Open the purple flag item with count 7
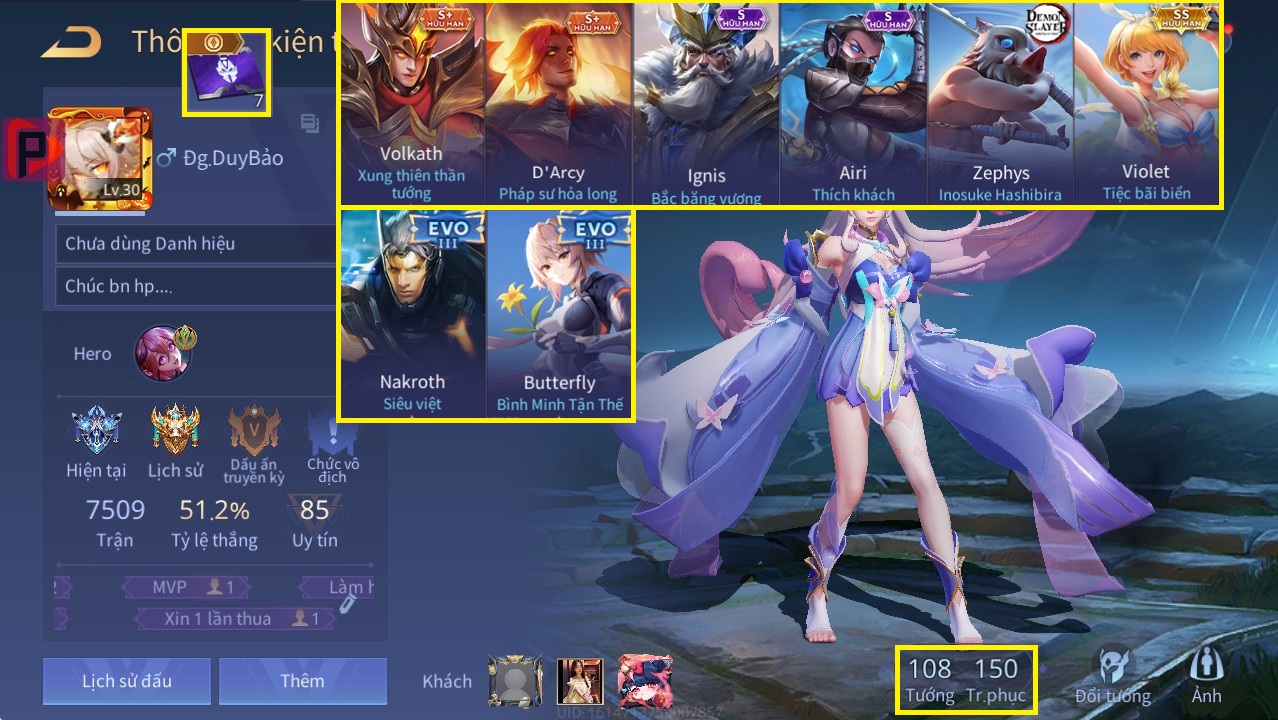 226,72
